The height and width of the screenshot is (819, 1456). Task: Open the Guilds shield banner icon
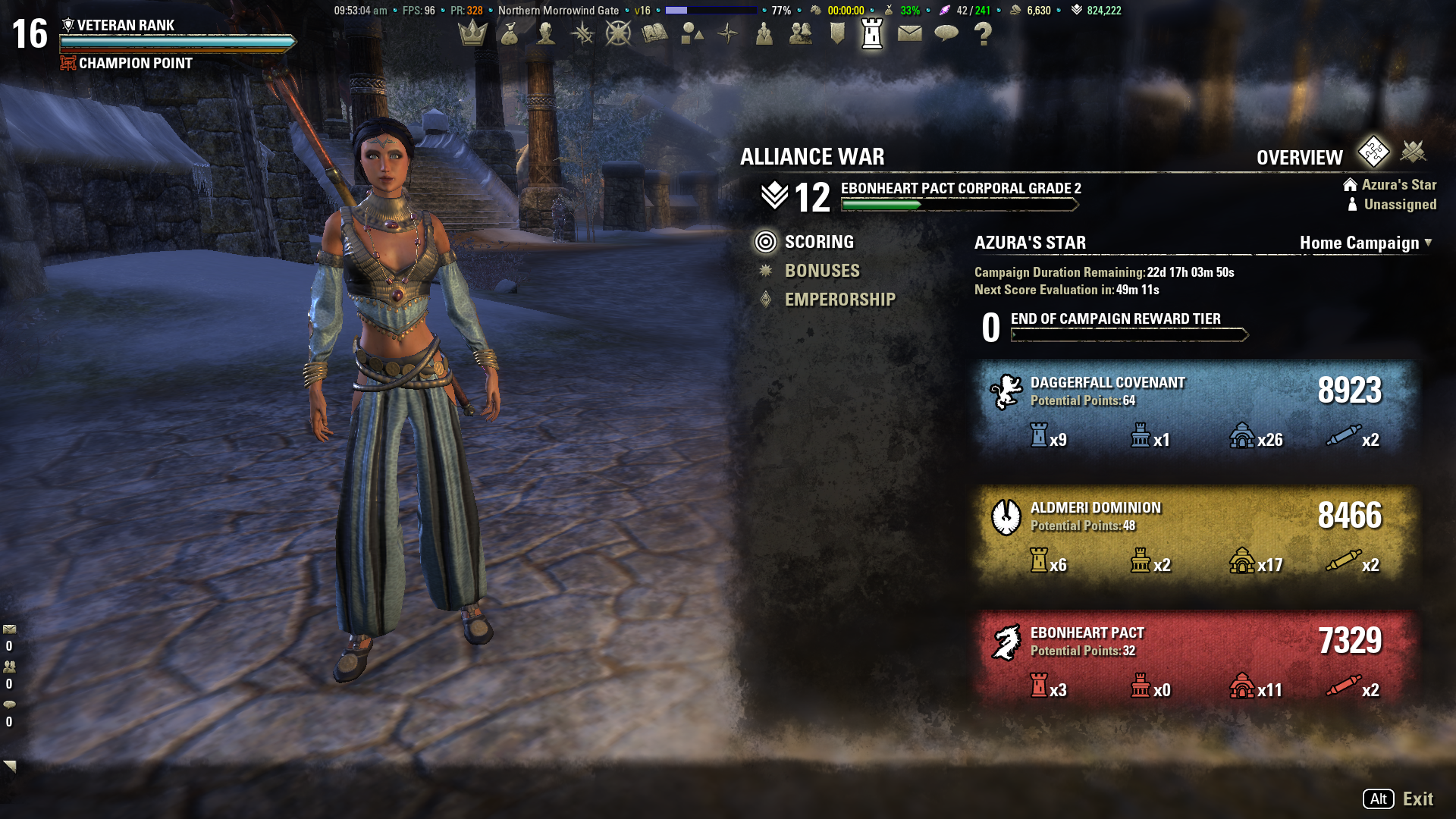[836, 33]
